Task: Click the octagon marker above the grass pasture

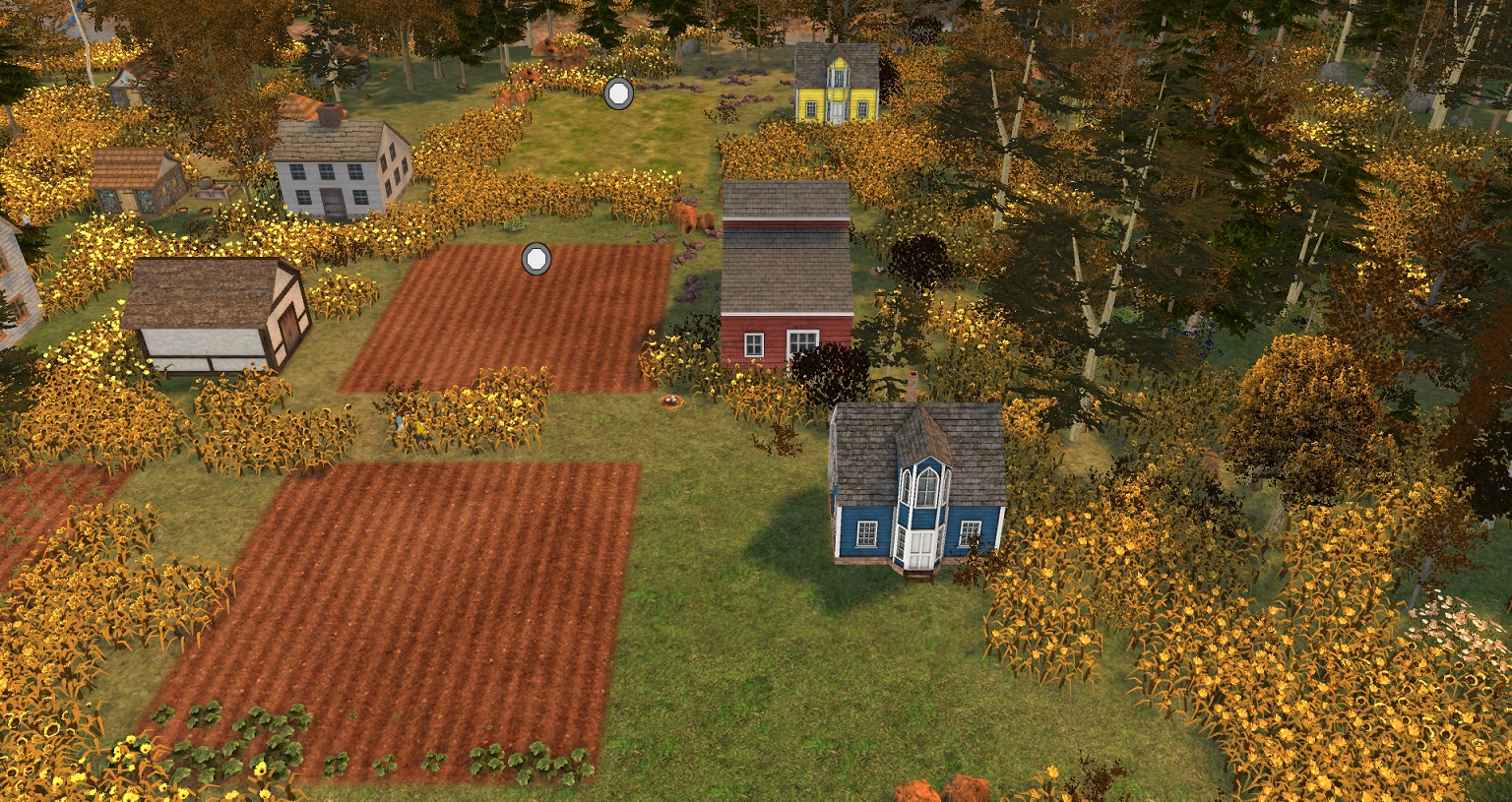Action: coord(618,94)
